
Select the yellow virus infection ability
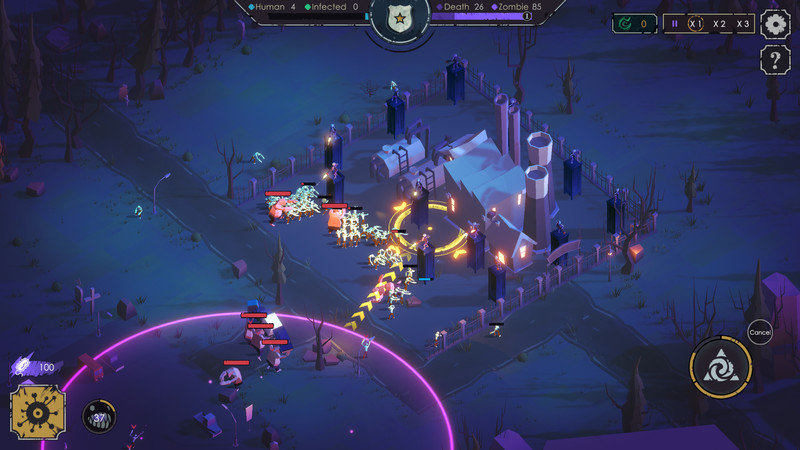point(38,412)
